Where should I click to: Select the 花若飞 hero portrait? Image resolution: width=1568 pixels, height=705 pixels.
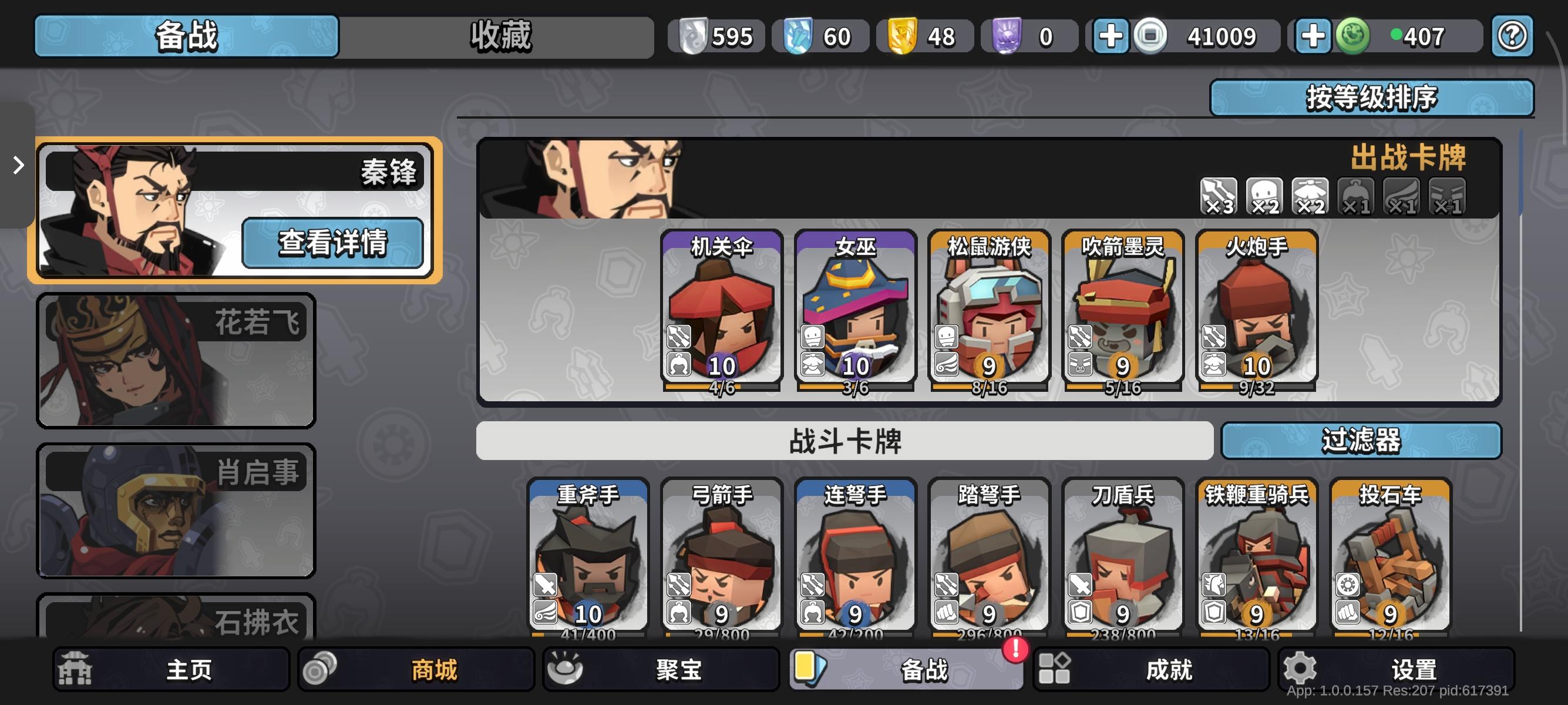176,359
